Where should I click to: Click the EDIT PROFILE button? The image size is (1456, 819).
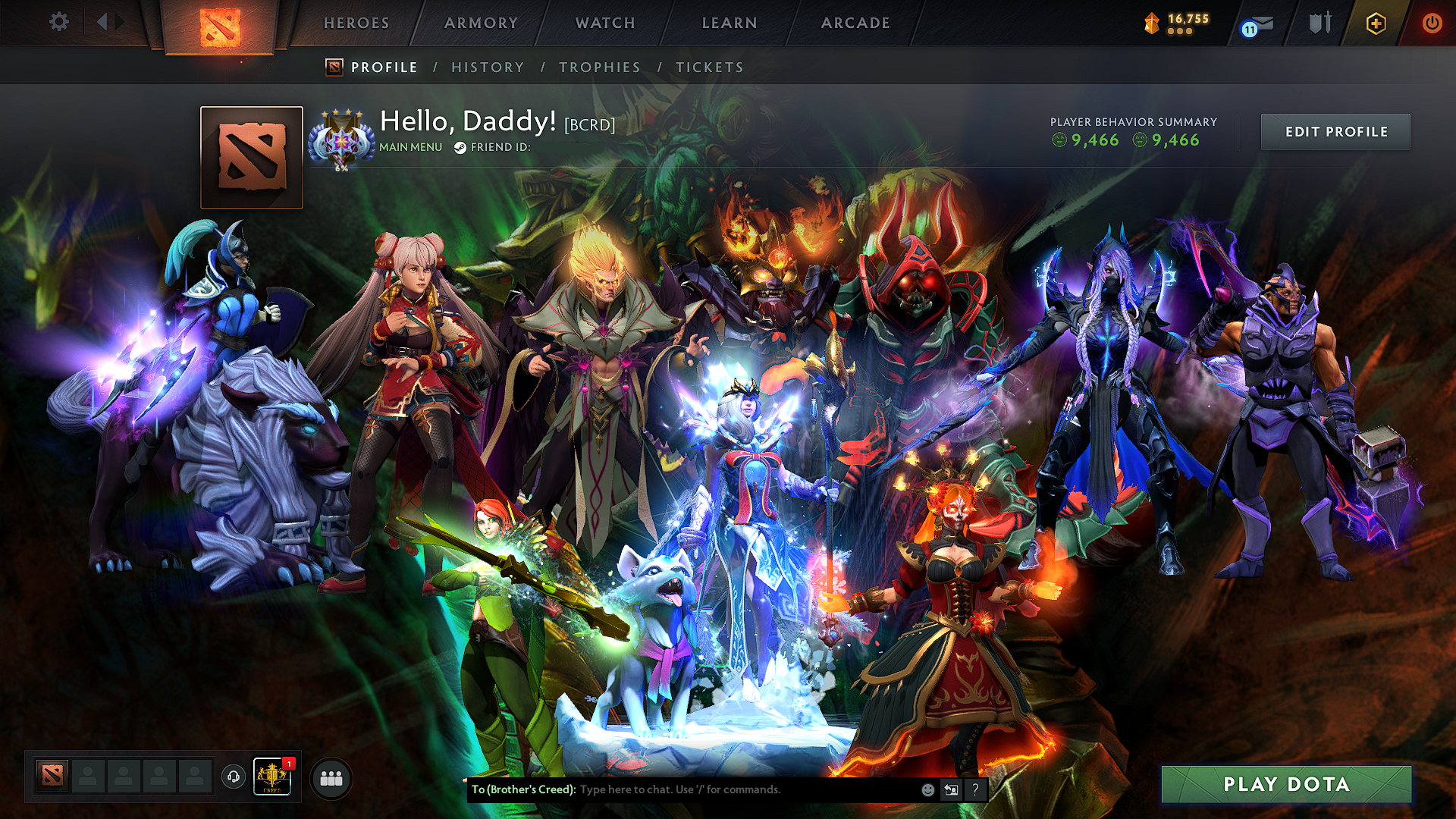1335,131
